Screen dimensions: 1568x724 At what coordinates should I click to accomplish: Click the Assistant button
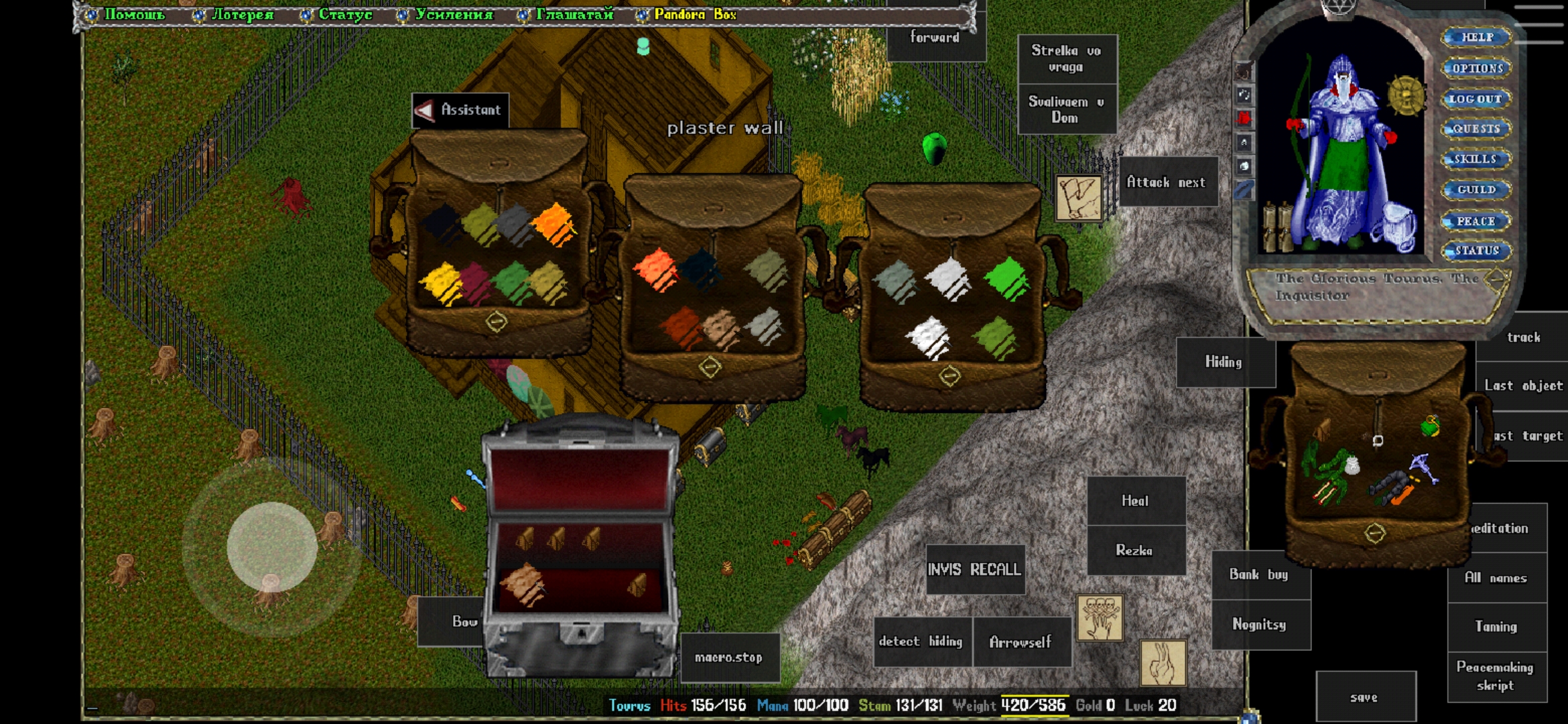click(x=460, y=110)
